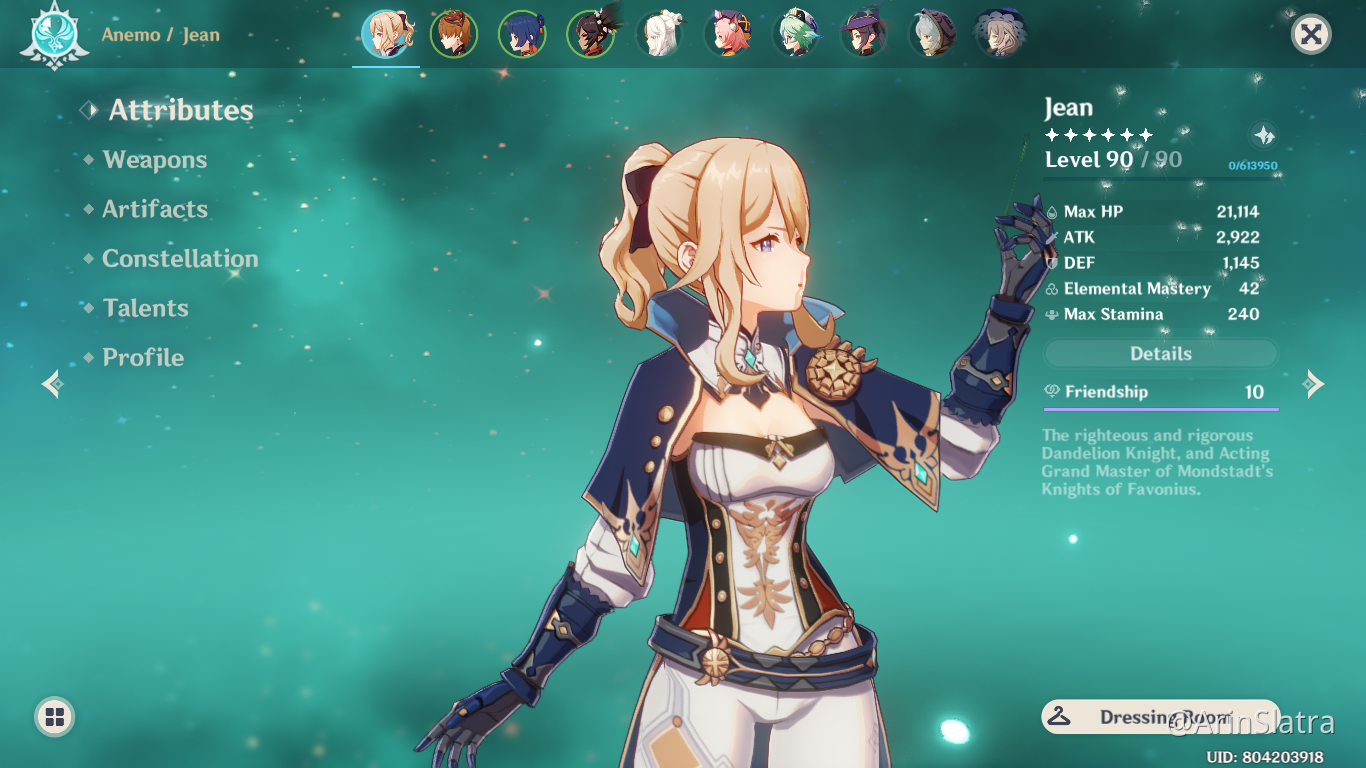Image resolution: width=1366 pixels, height=768 pixels.
Task: Select the orange-haired Tartaglia portrait
Action: [x=454, y=35]
